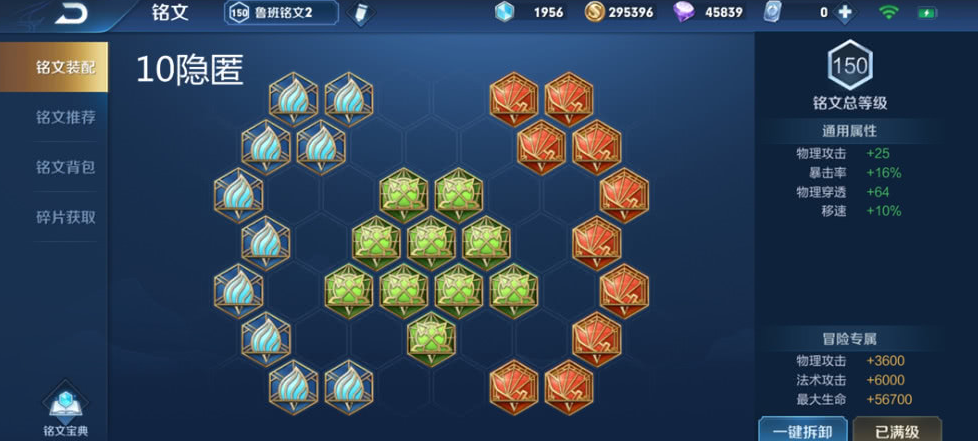Image resolution: width=978 pixels, height=441 pixels.
Task: Select the 碎片获取 tab
Action: tap(65, 217)
